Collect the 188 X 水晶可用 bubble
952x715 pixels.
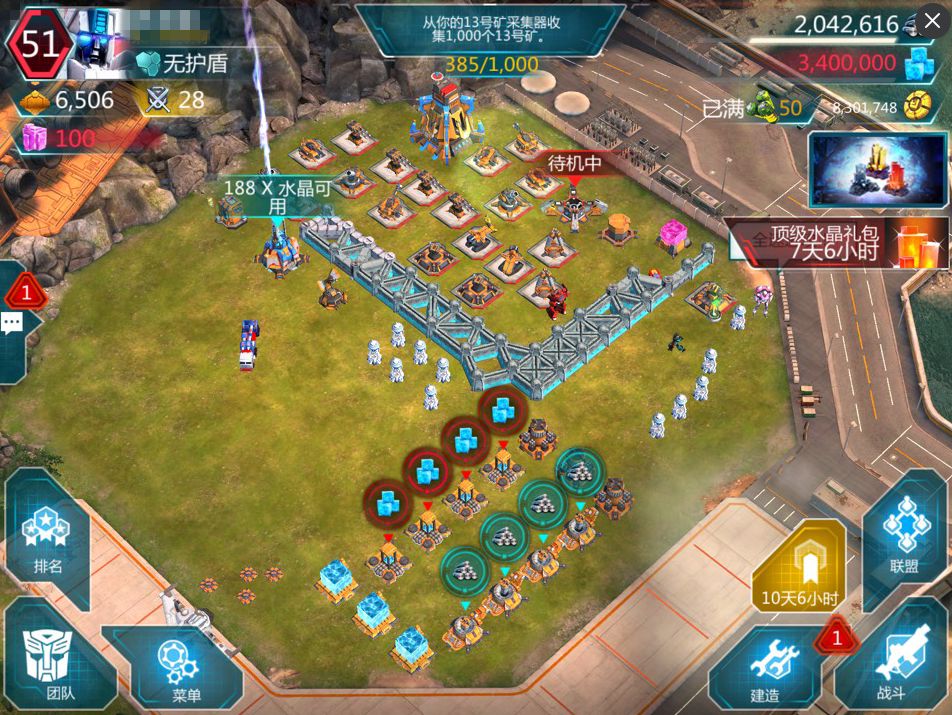tap(270, 197)
